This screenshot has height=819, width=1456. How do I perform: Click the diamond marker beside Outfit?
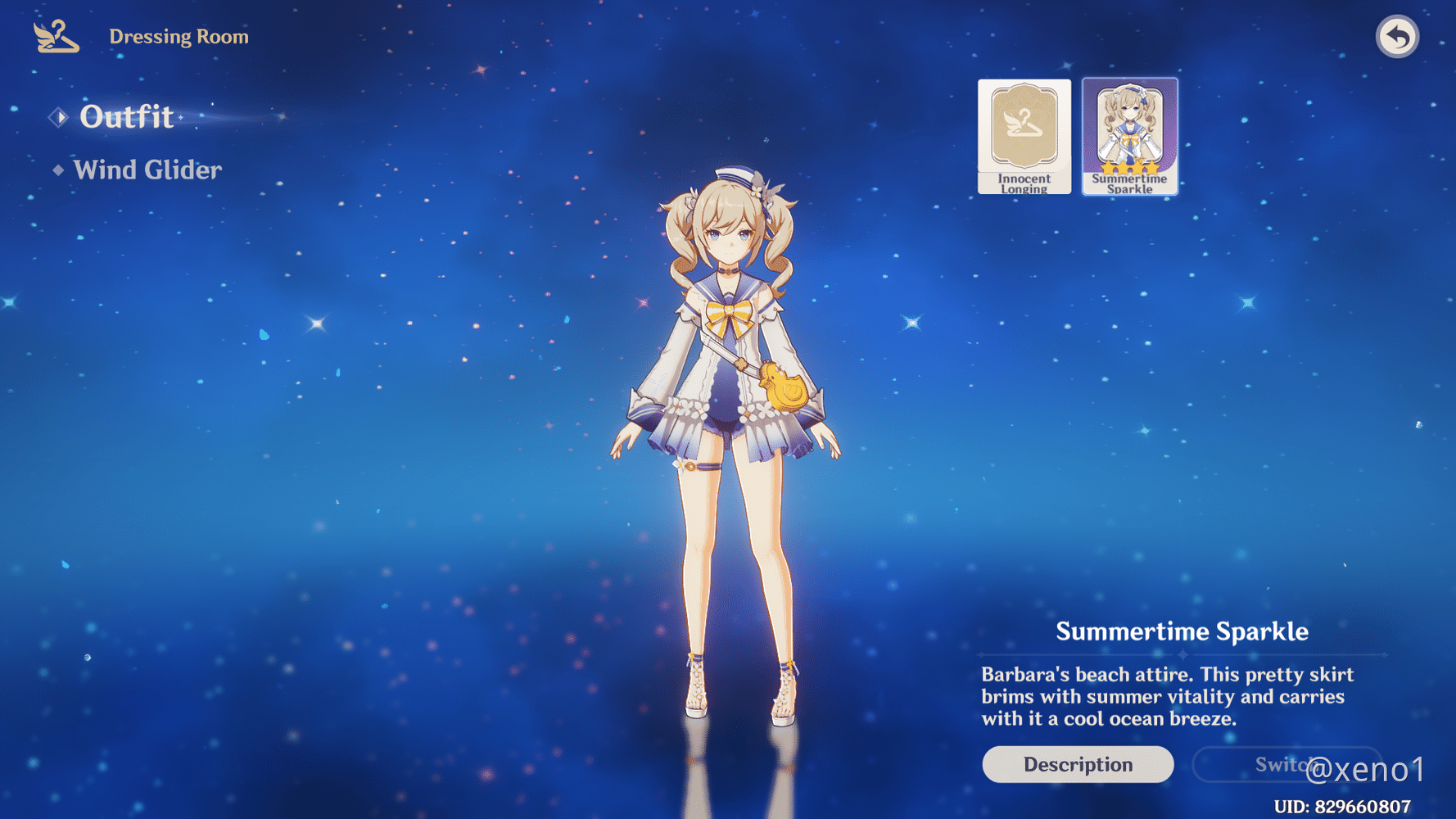click(x=57, y=117)
